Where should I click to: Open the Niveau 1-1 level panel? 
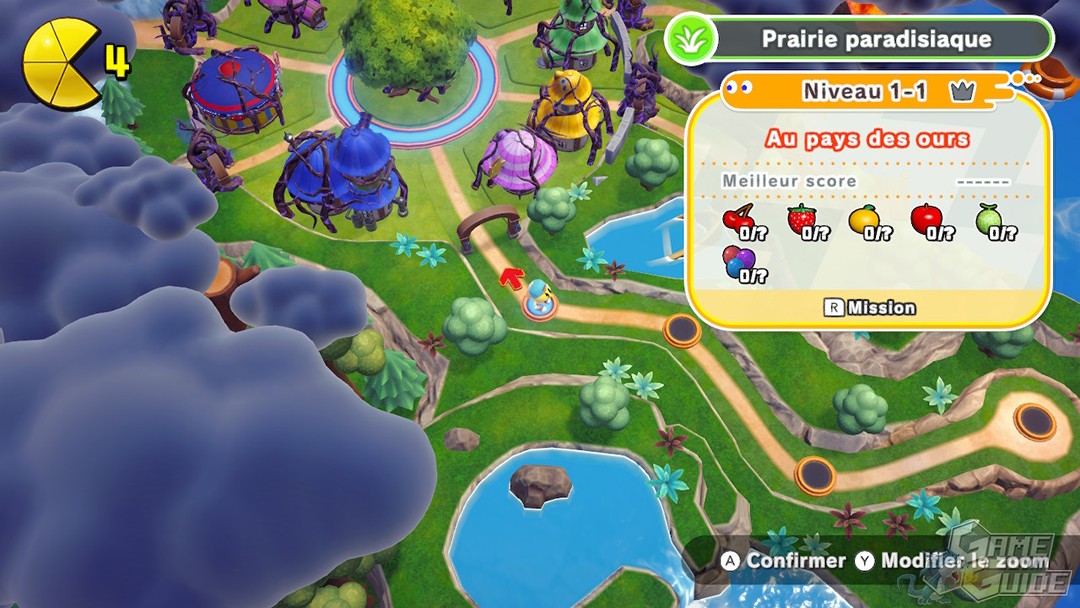point(864,92)
